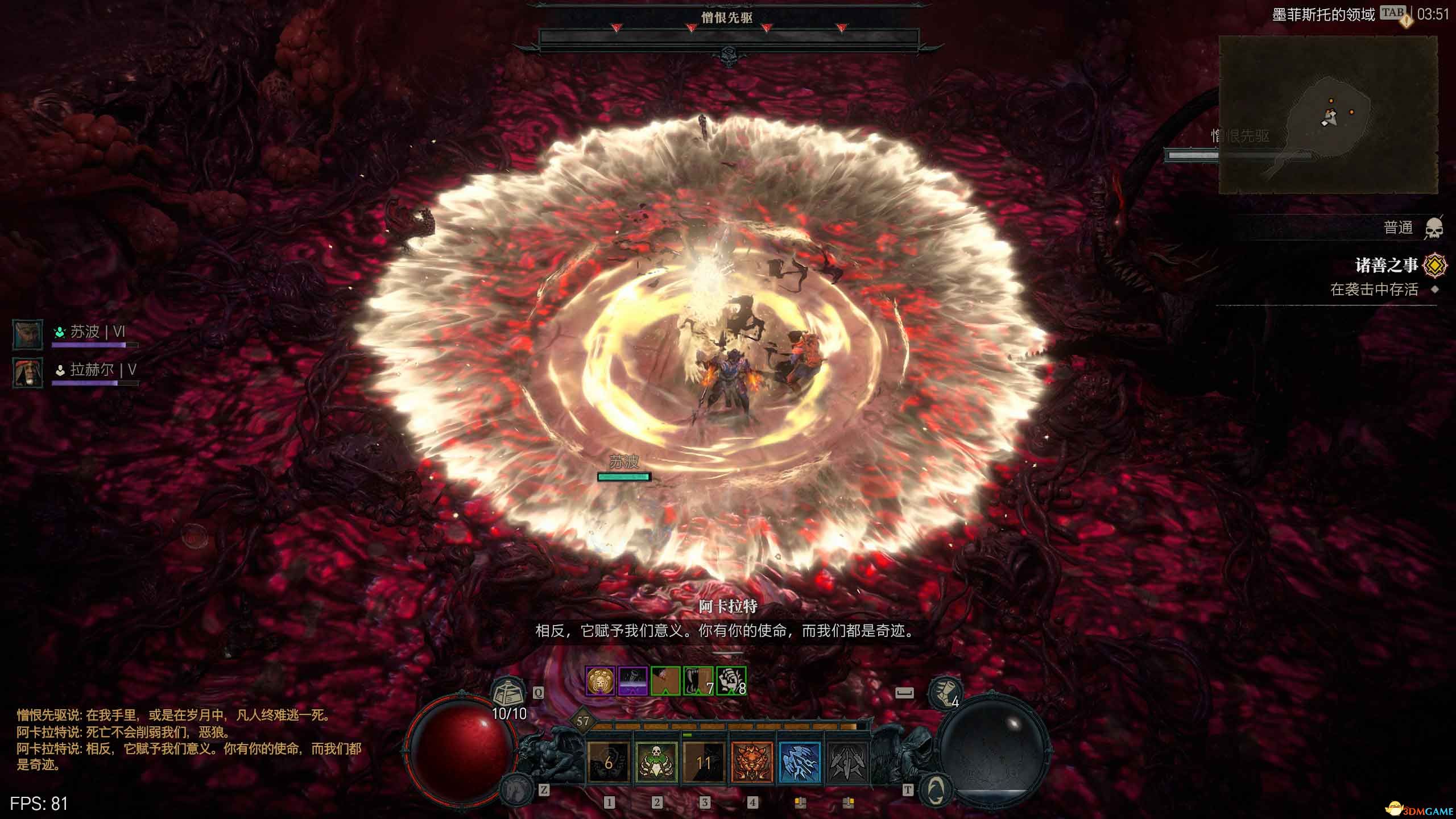Click the evade boot icon
The width and height of the screenshot is (1456, 819).
pos(944,693)
